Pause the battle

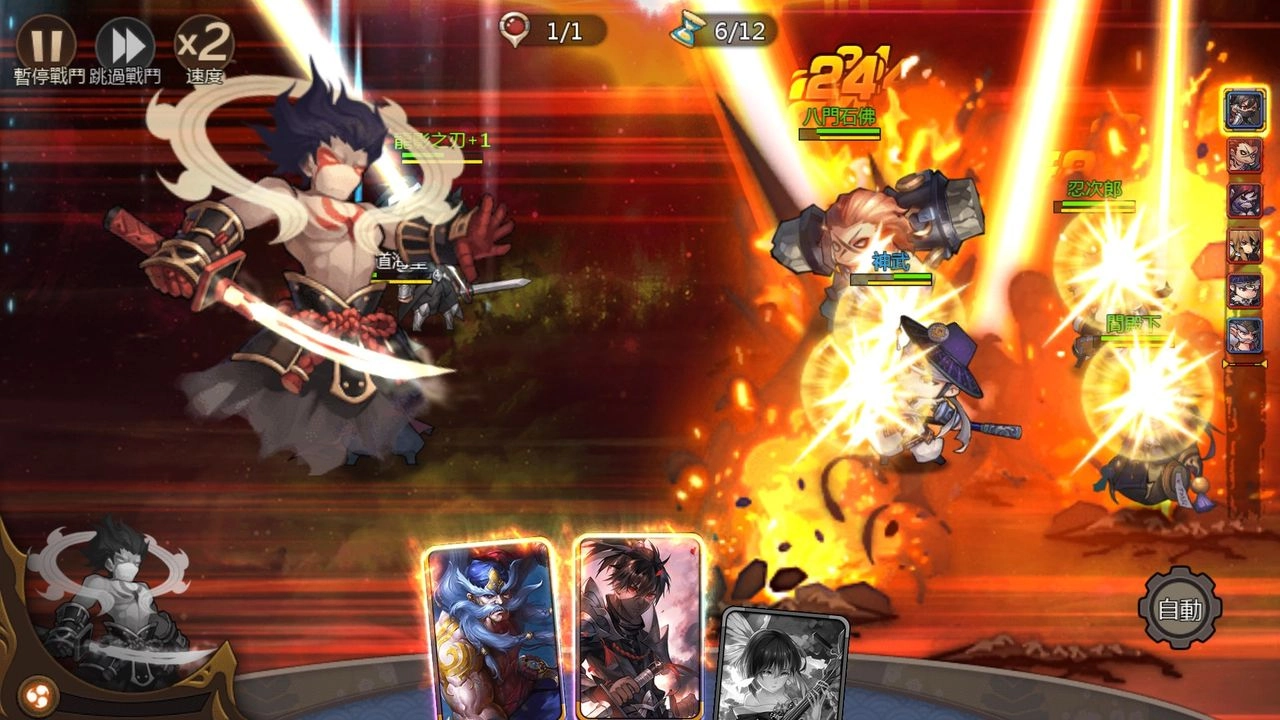pos(47,45)
